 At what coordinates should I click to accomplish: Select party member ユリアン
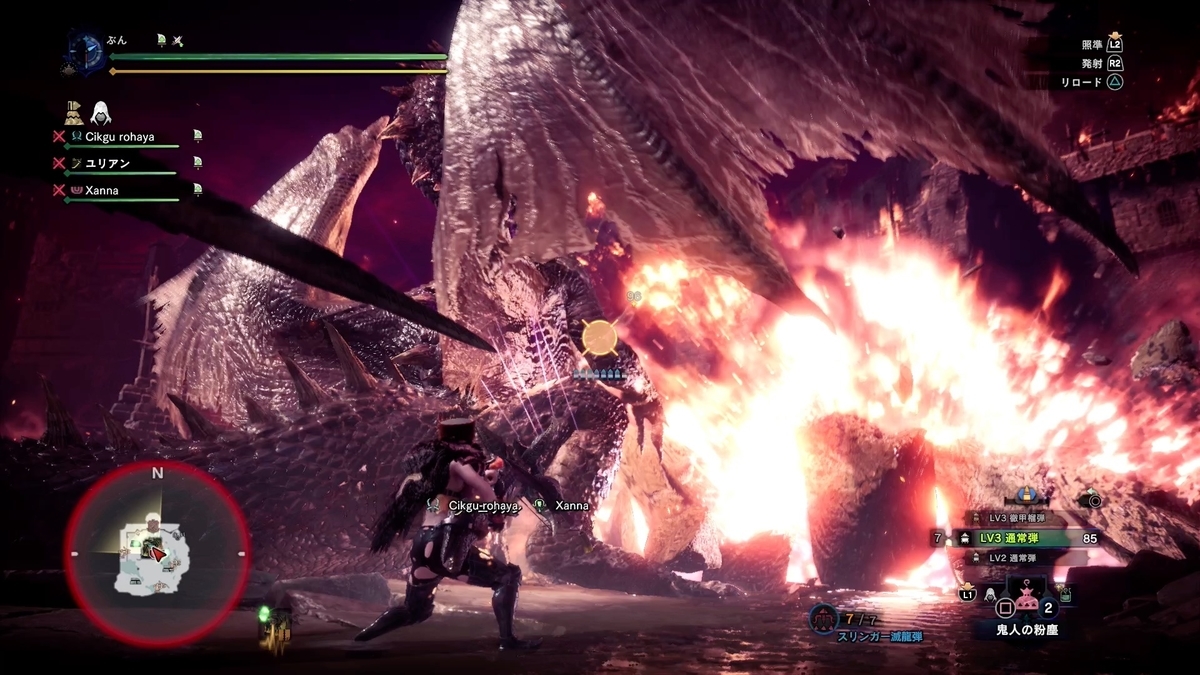[x=107, y=163]
